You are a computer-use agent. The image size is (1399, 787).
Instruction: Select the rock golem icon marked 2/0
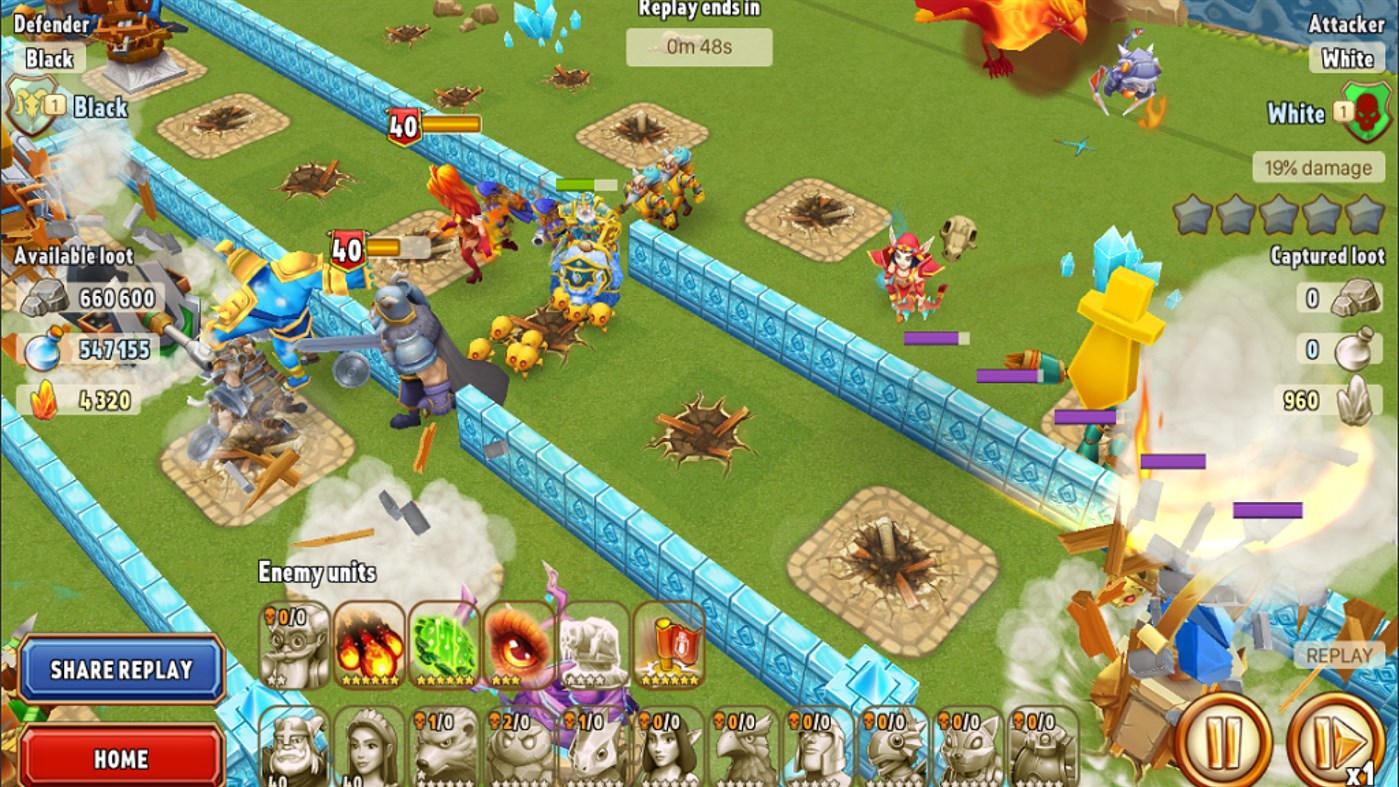[518, 745]
